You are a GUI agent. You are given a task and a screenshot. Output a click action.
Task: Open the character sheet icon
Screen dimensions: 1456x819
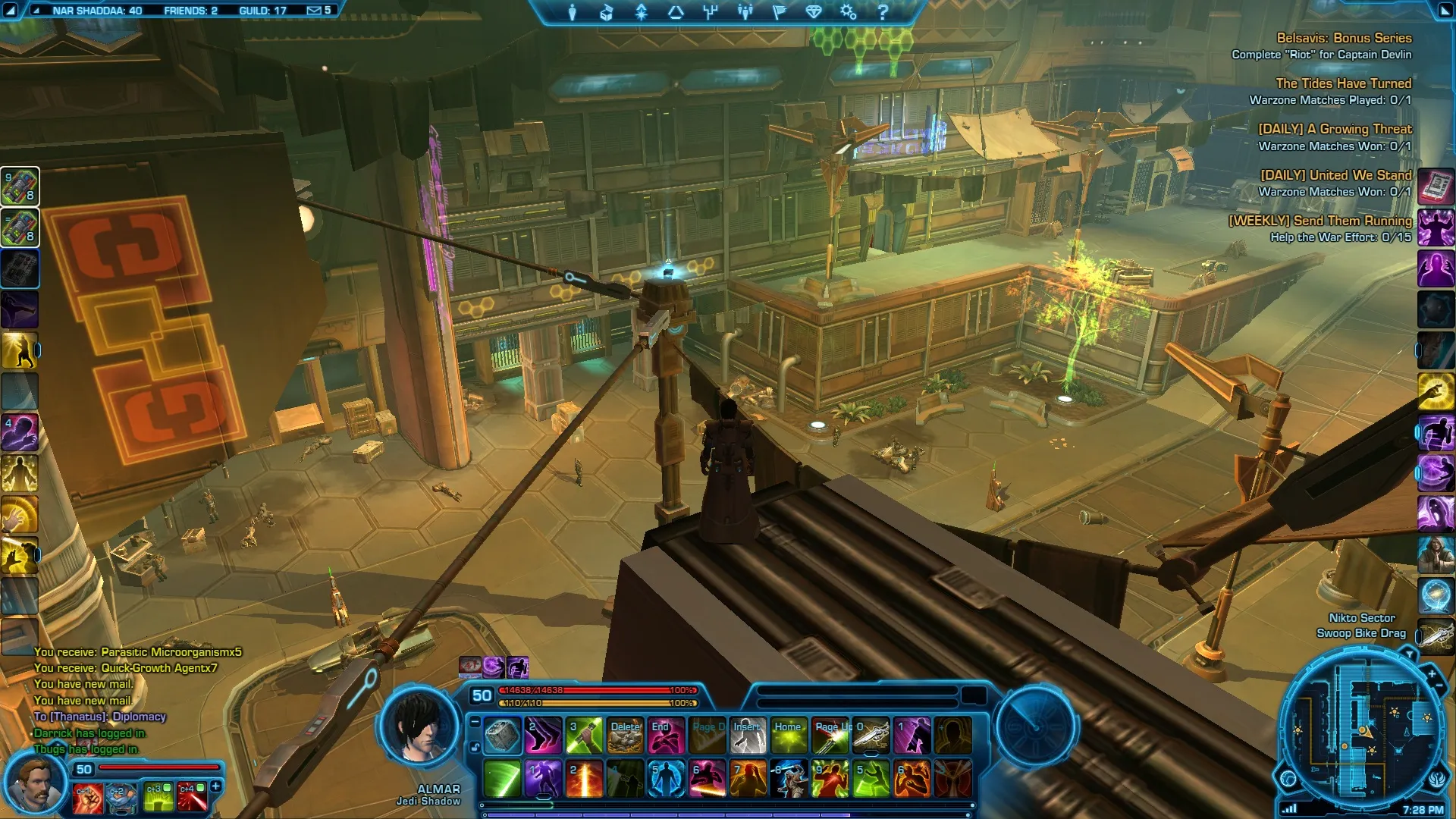[573, 12]
